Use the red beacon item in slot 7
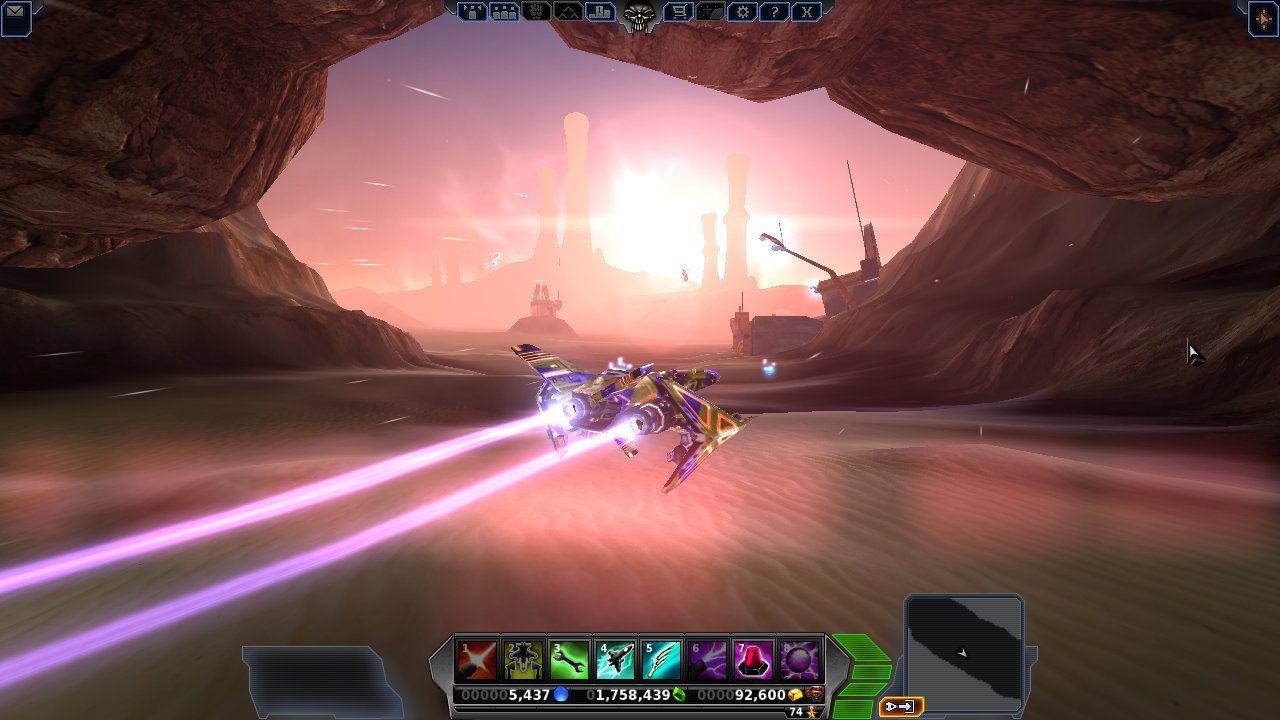The width and height of the screenshot is (1280, 720). [753, 660]
